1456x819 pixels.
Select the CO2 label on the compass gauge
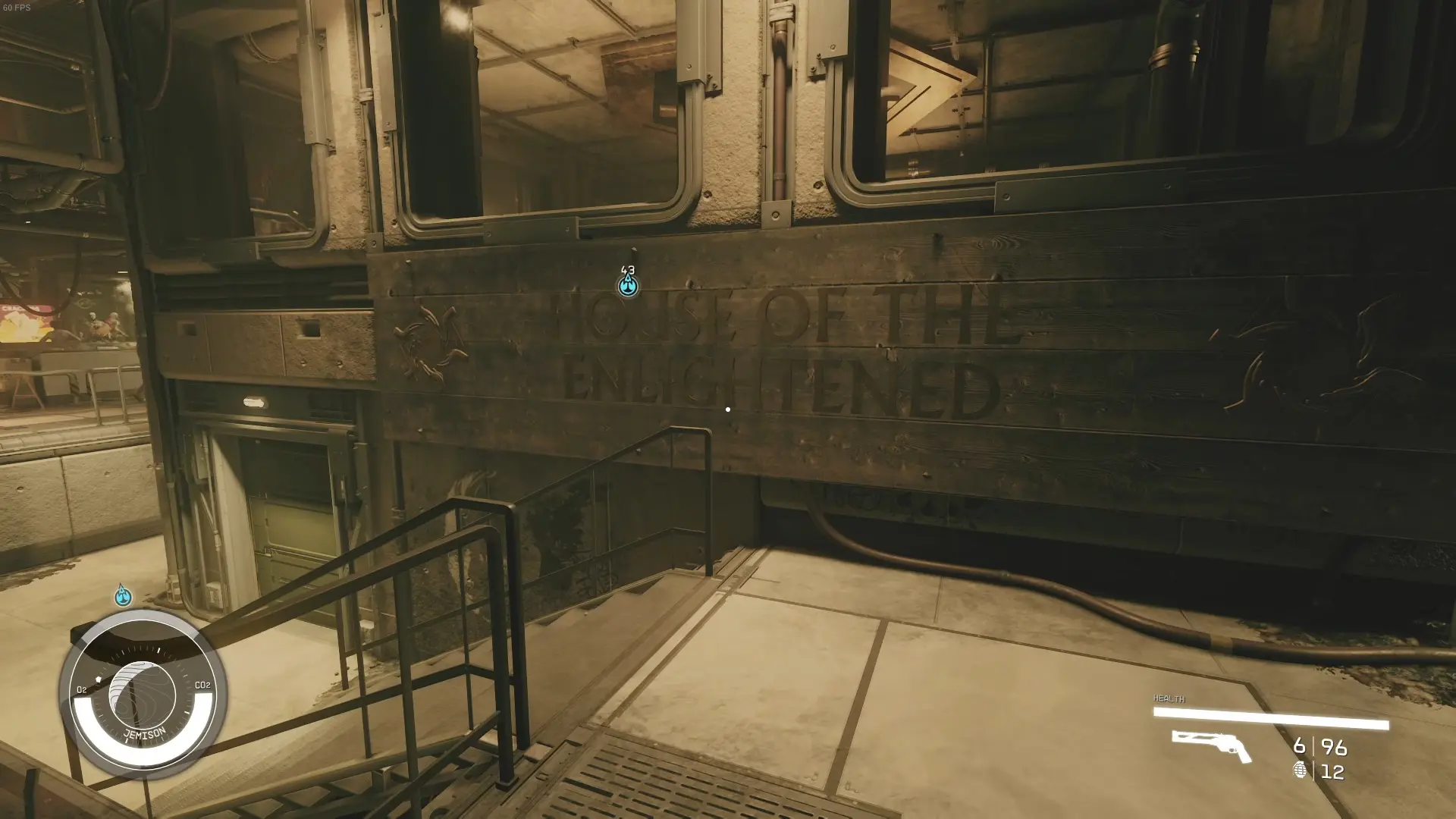[201, 685]
